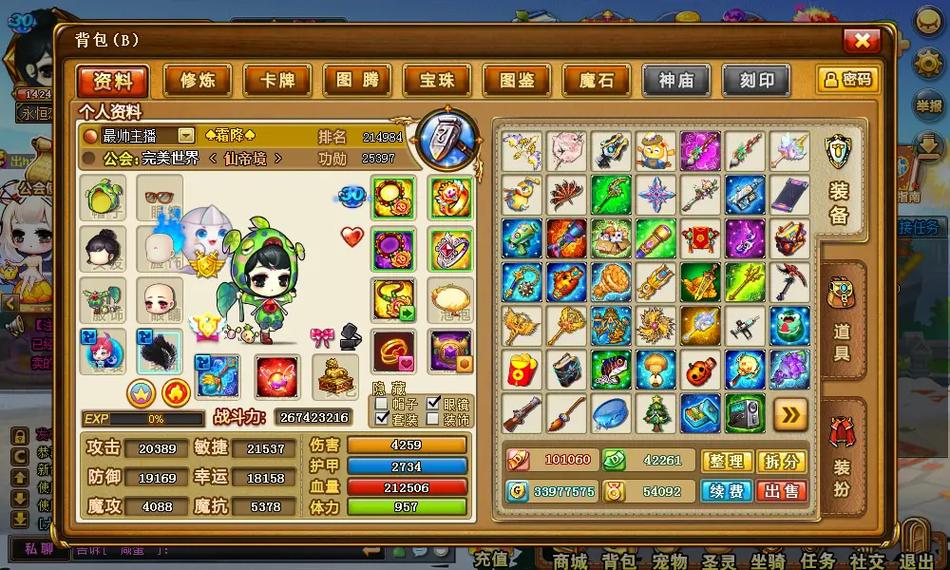Show the 宝珠 tab
Viewport: 950px width, 570px height.
(x=437, y=81)
